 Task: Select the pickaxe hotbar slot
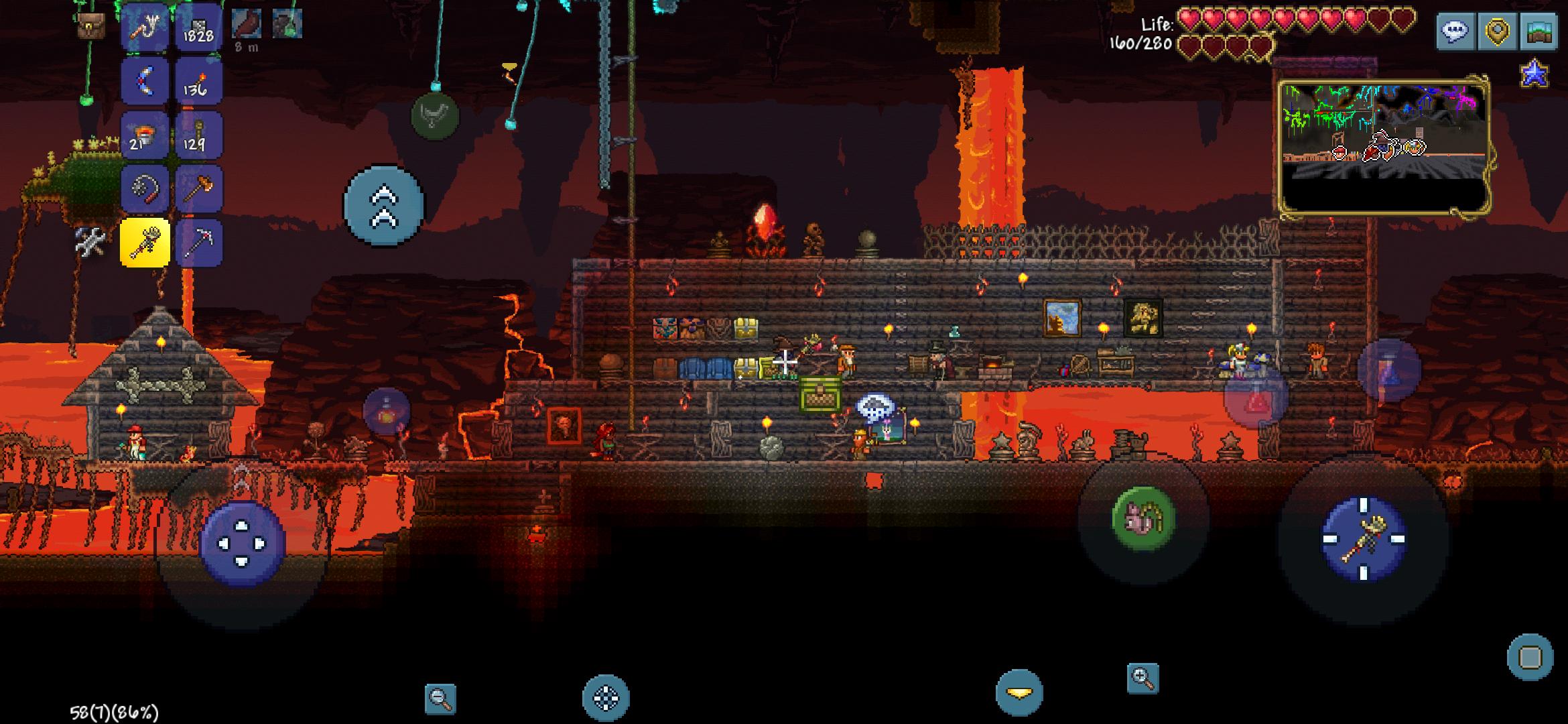[198, 243]
